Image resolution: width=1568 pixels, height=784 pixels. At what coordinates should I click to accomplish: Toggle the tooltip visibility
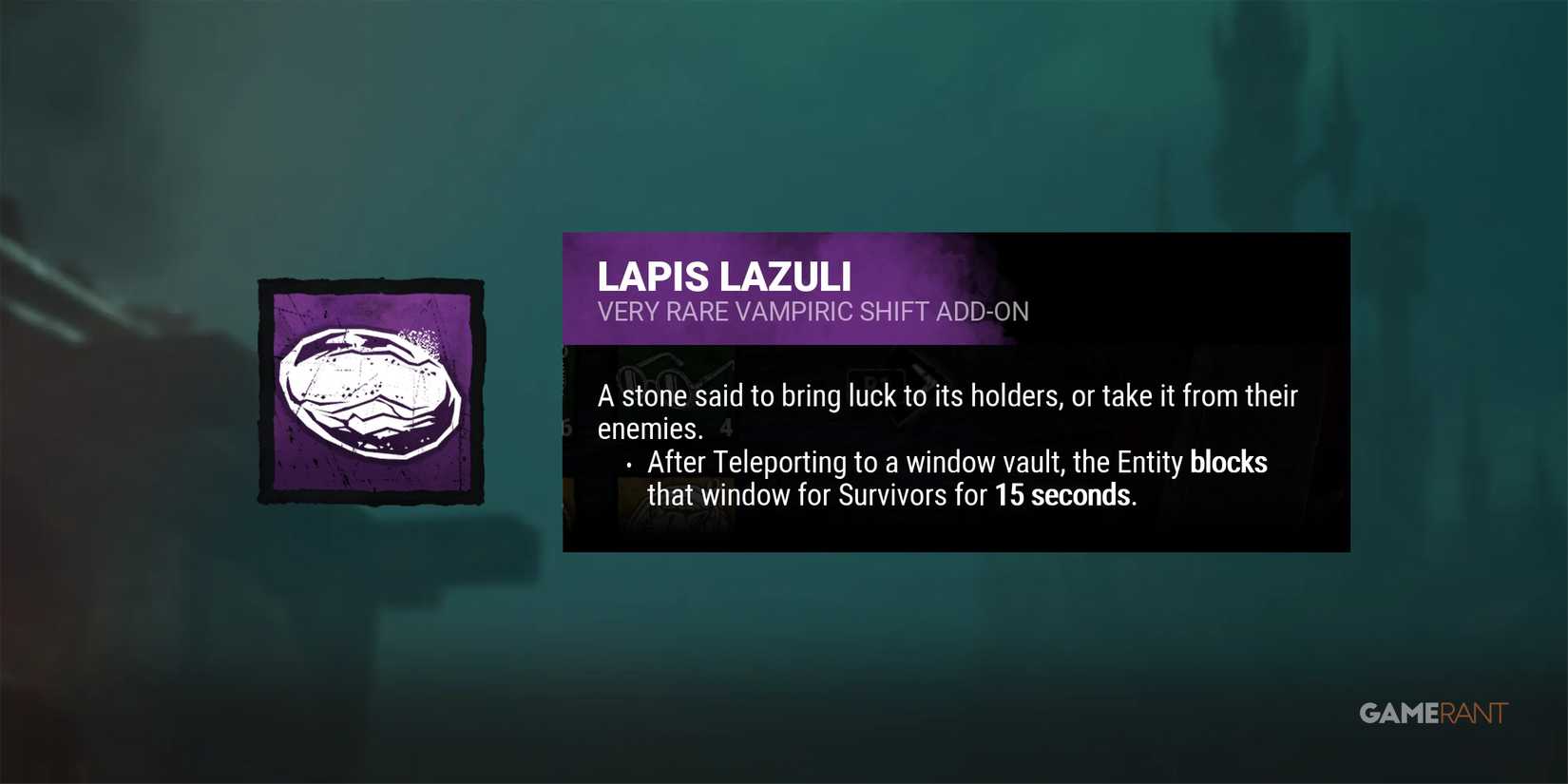955,392
